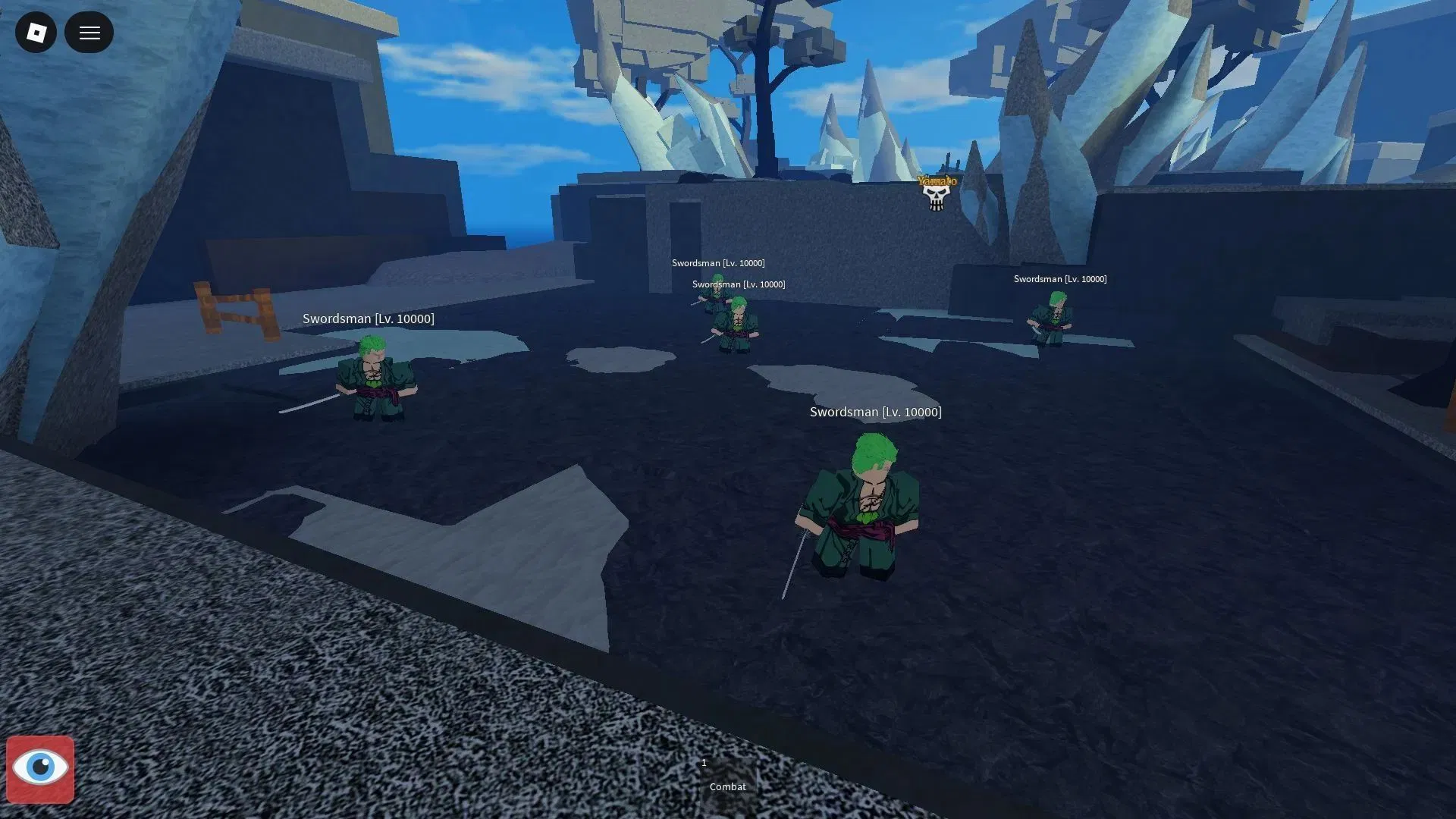Click the large central Swordsman [Lv. 10000] nameplate
This screenshot has width=1456, height=819.
click(876, 412)
